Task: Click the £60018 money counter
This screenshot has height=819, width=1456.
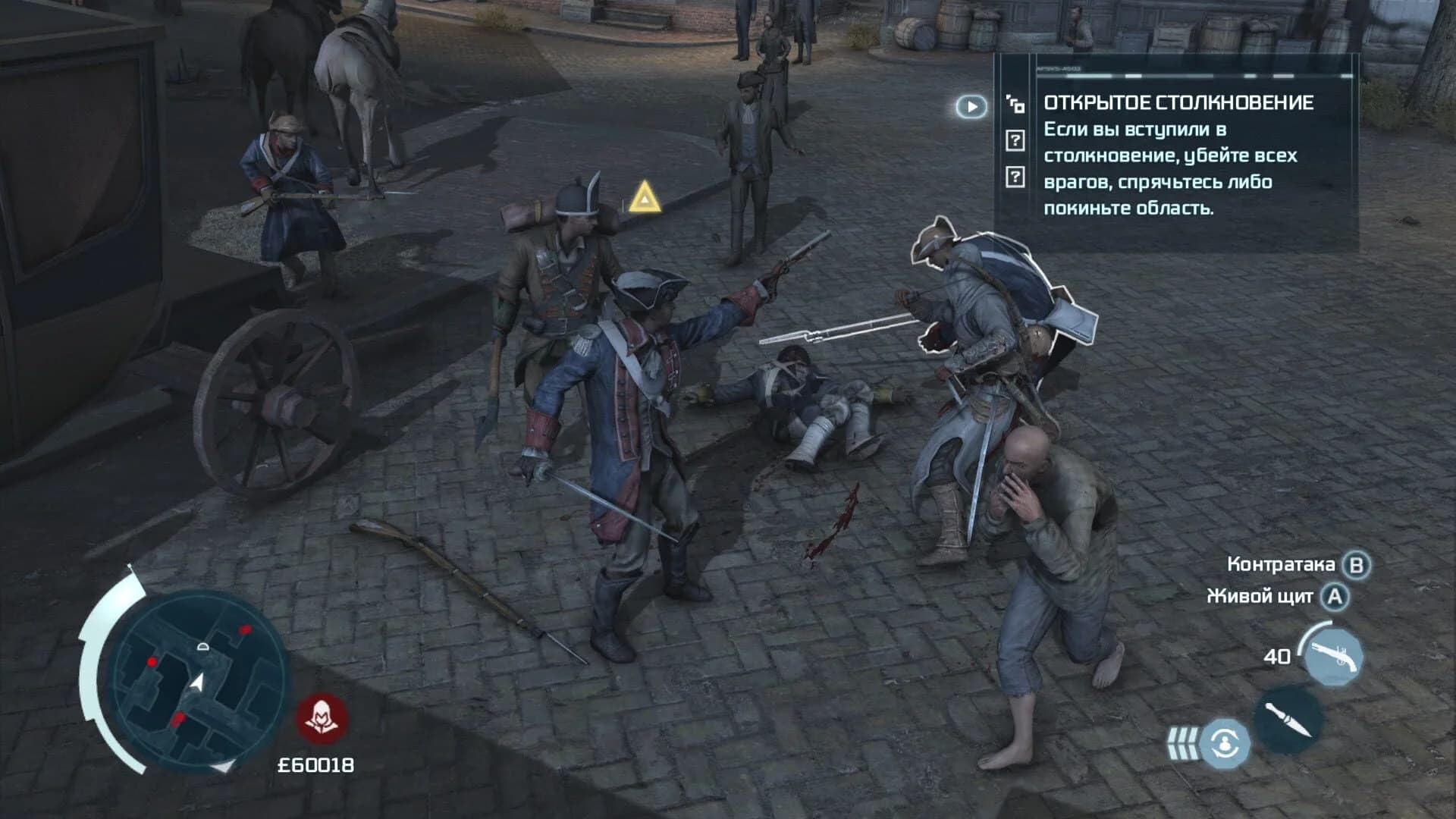Action: (317, 765)
